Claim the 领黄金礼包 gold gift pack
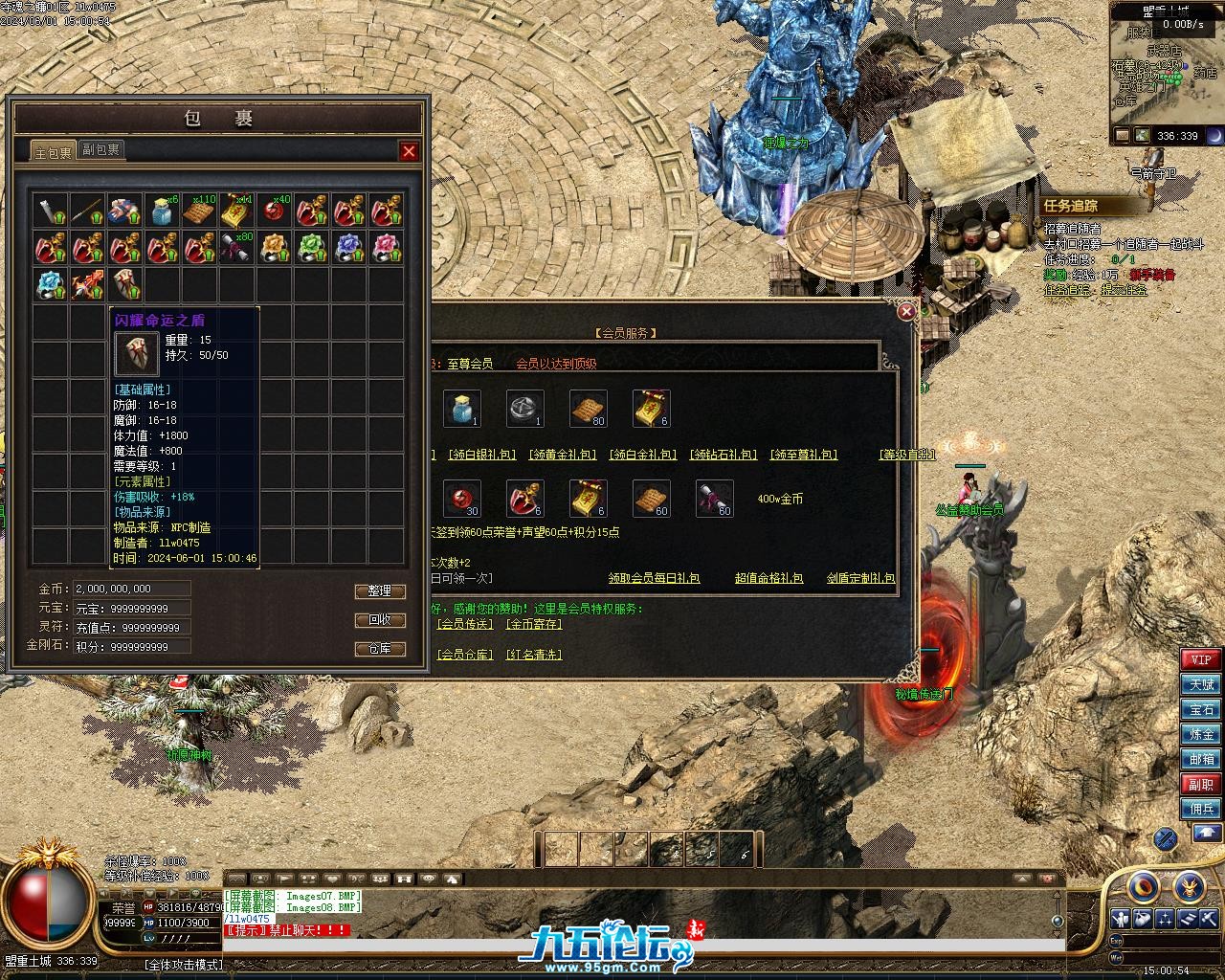Image resolution: width=1225 pixels, height=980 pixels. click(x=563, y=455)
